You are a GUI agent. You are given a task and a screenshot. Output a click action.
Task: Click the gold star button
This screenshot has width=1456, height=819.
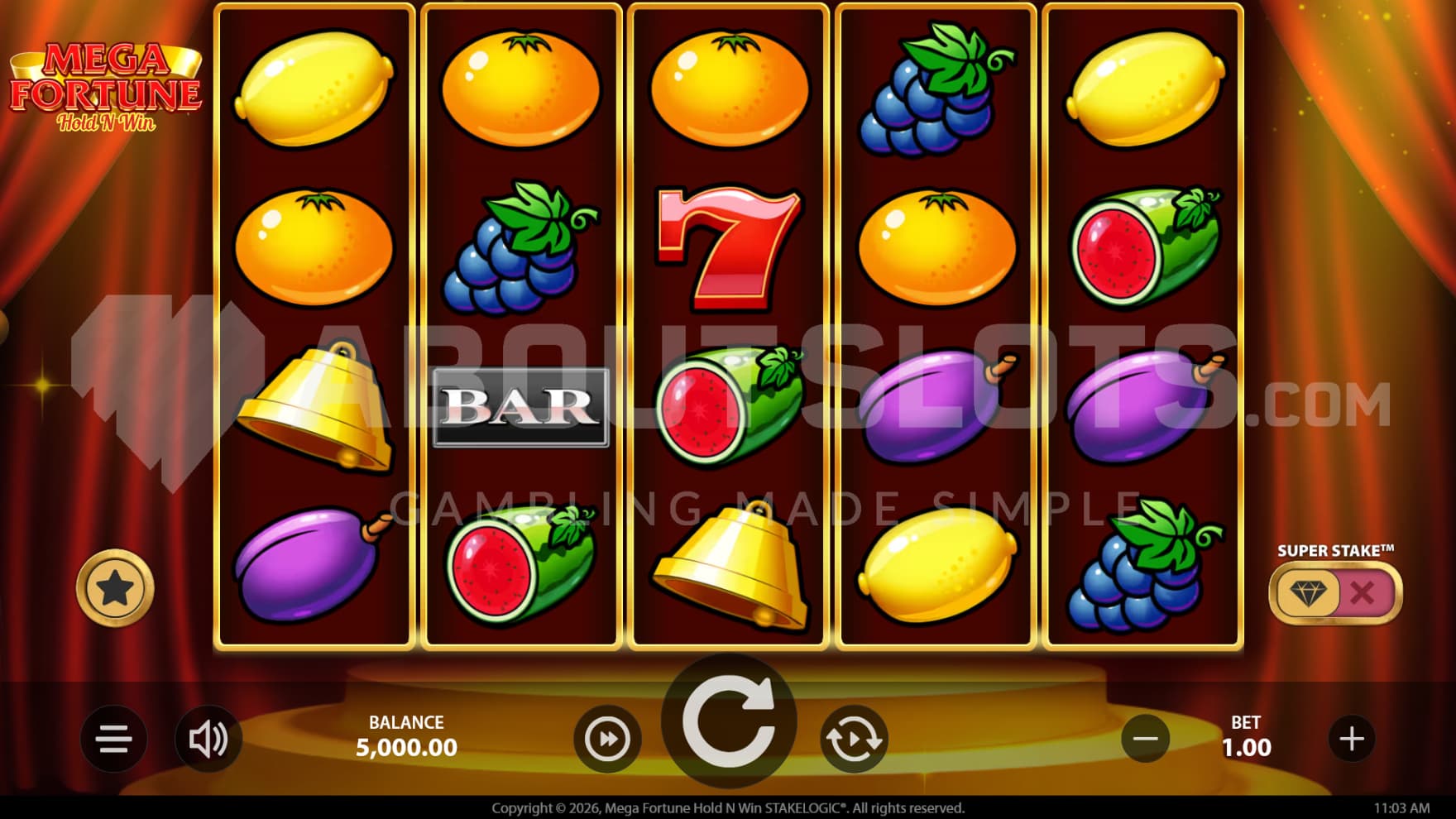(x=115, y=588)
